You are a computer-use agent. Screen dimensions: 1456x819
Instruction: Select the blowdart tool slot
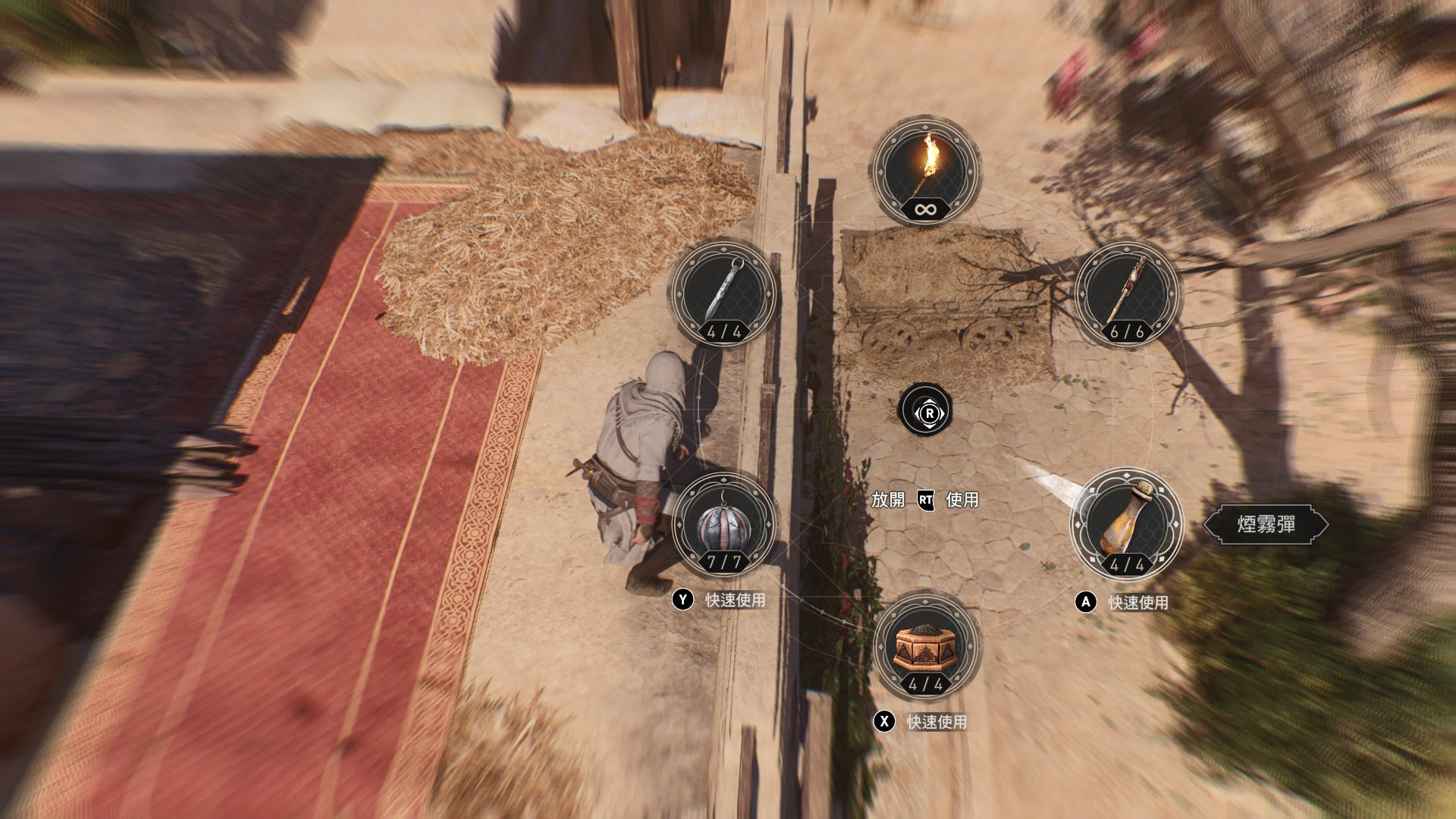coord(1127,293)
